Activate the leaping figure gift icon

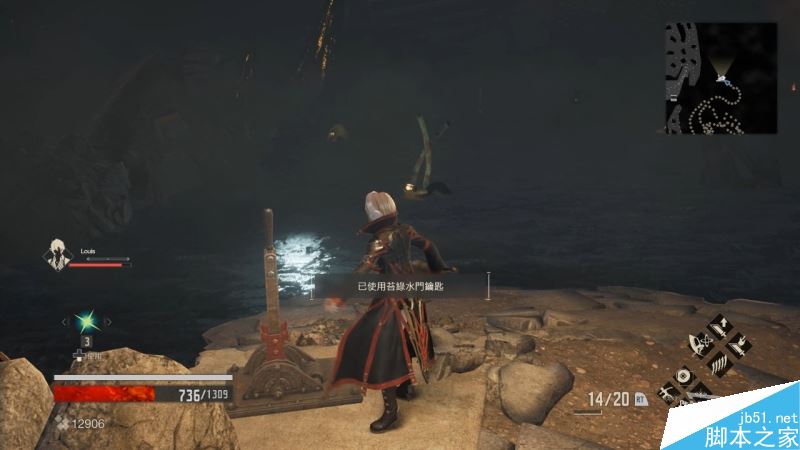tap(665, 392)
